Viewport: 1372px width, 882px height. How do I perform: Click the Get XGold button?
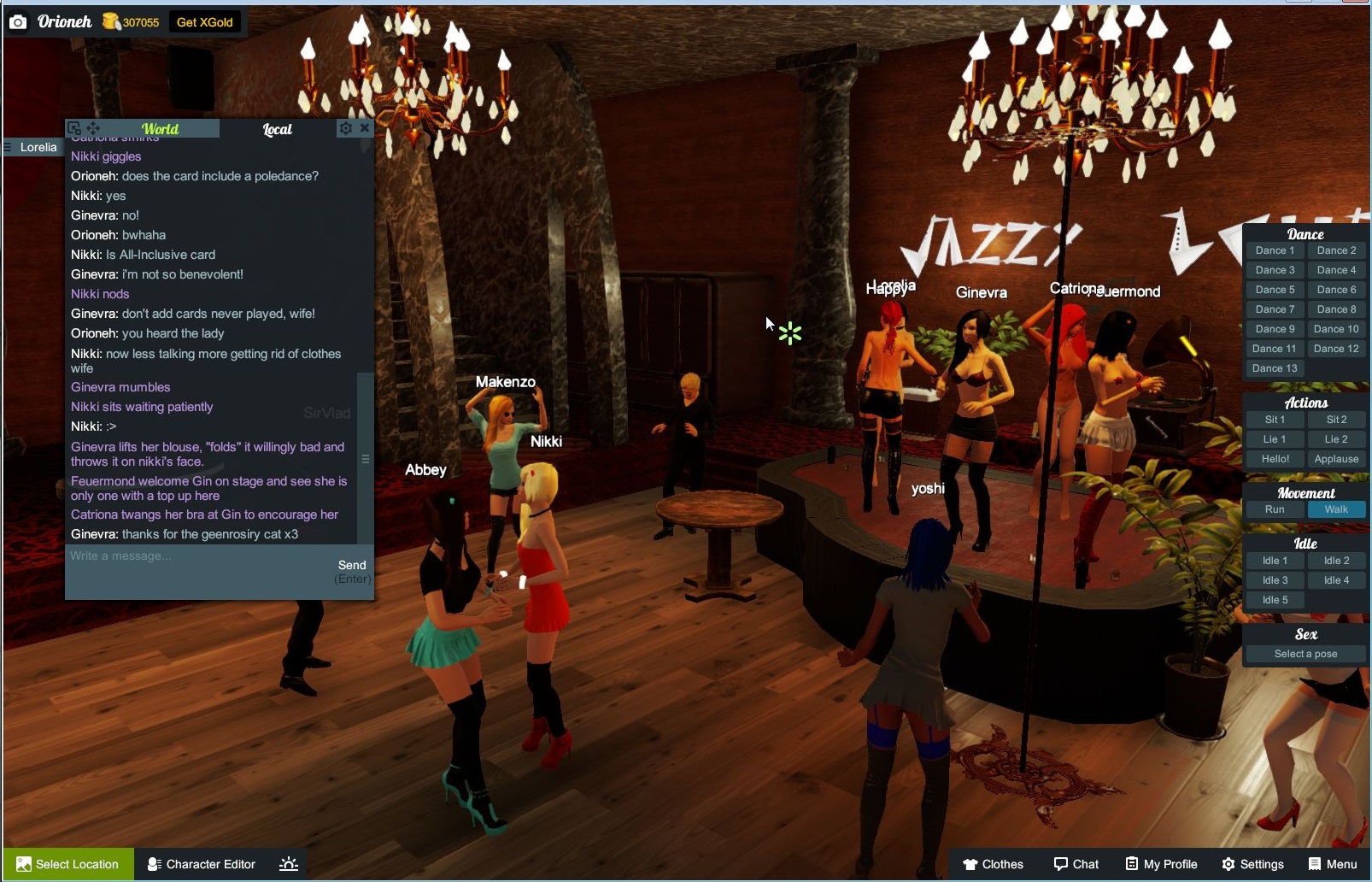click(205, 22)
